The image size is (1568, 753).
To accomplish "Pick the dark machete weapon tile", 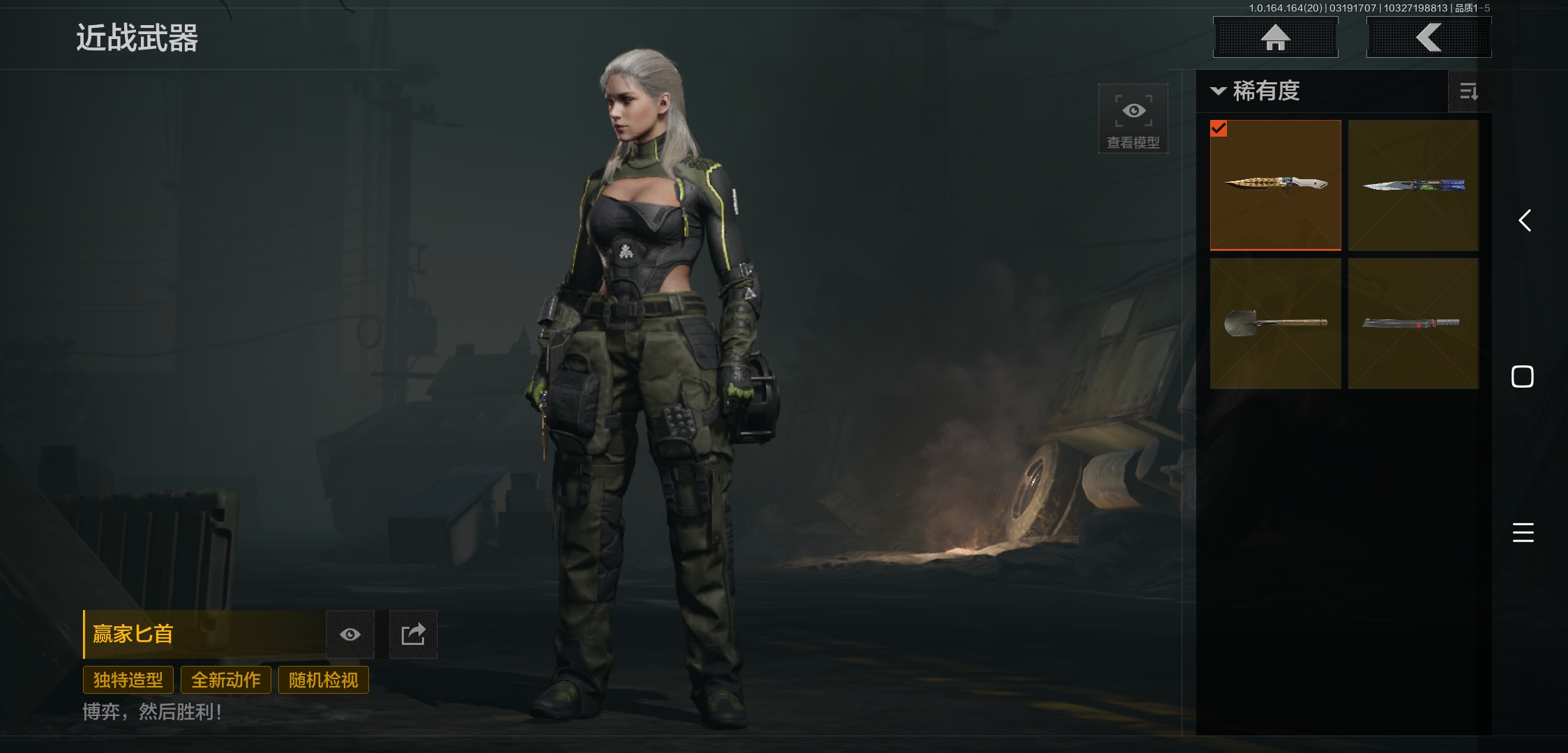I will tap(1413, 323).
